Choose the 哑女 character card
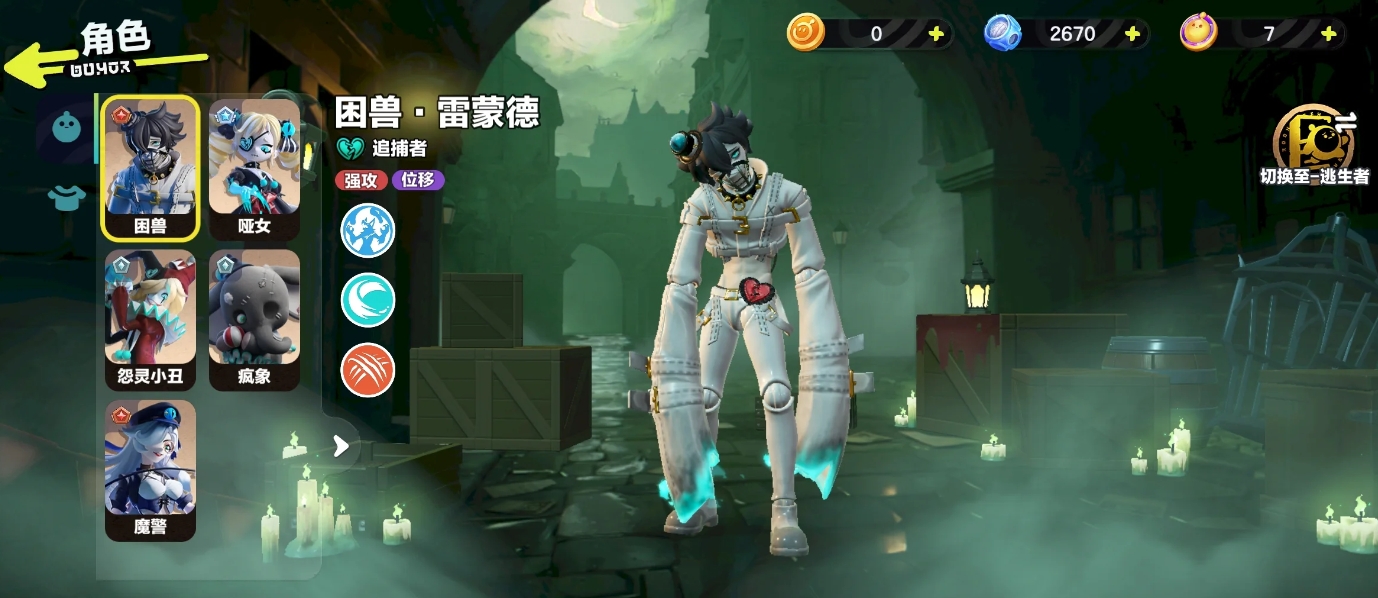 254,168
